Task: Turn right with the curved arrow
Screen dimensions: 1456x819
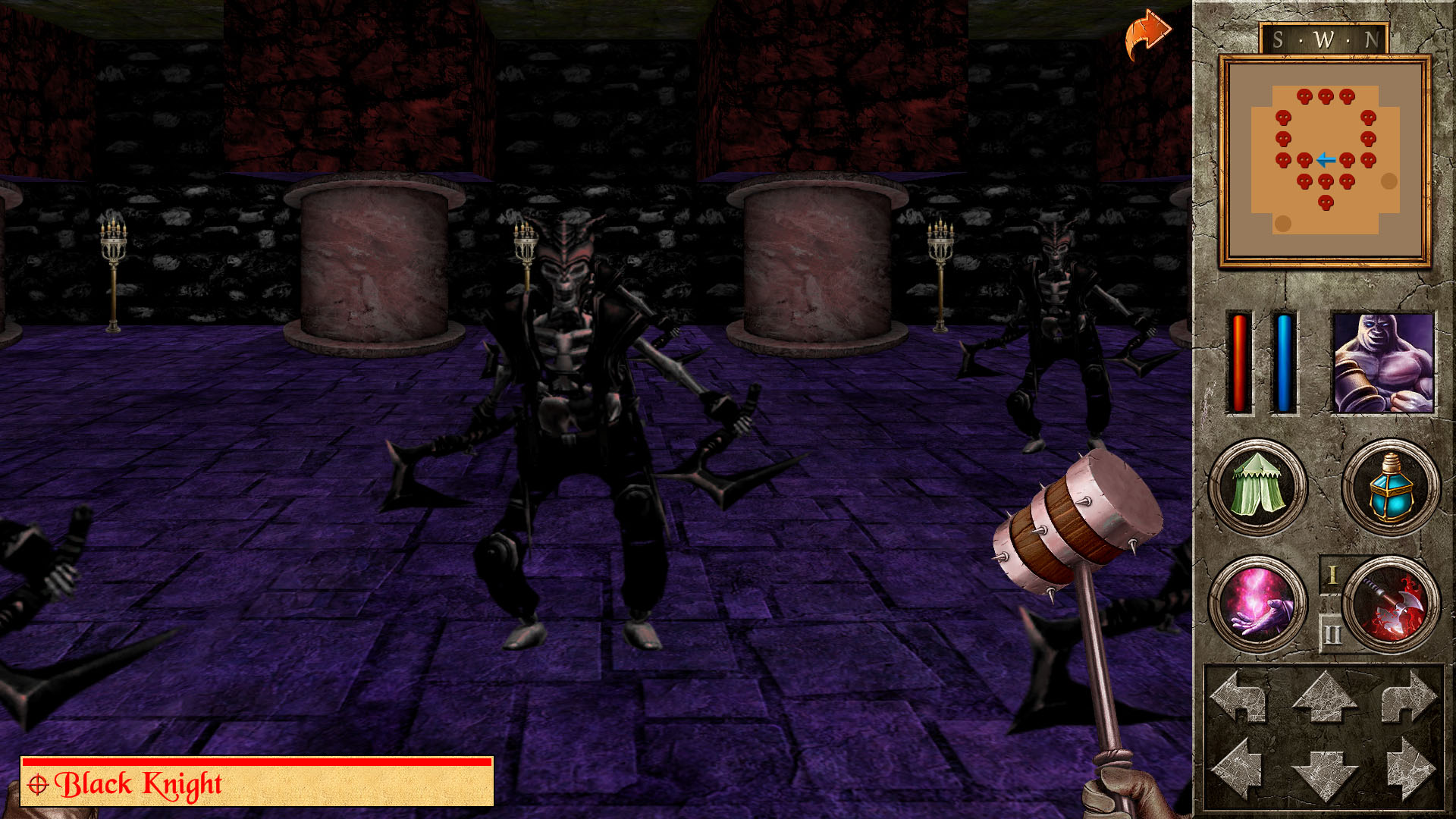Action: pos(1408,695)
